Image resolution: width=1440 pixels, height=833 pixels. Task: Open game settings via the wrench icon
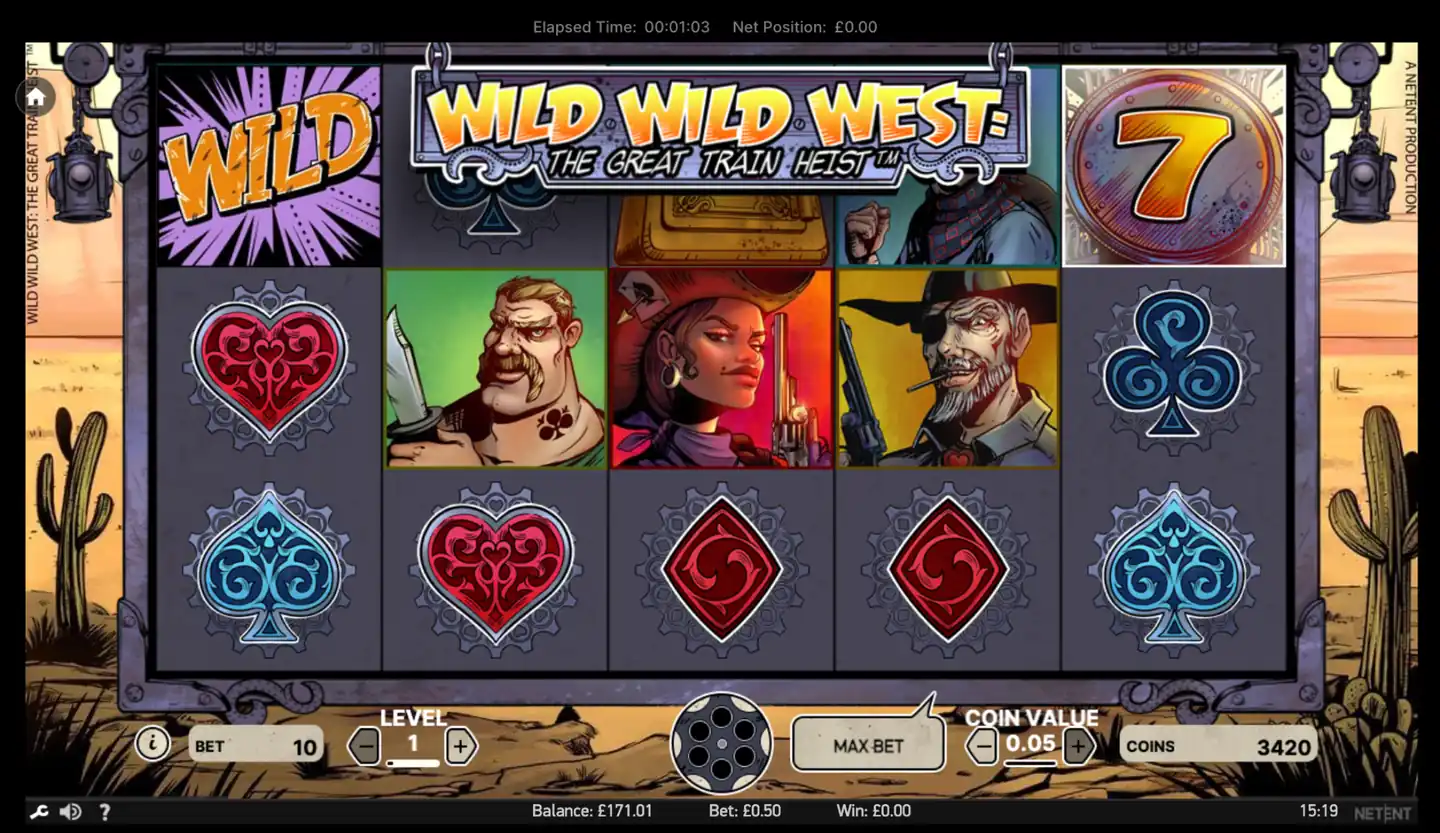click(38, 811)
